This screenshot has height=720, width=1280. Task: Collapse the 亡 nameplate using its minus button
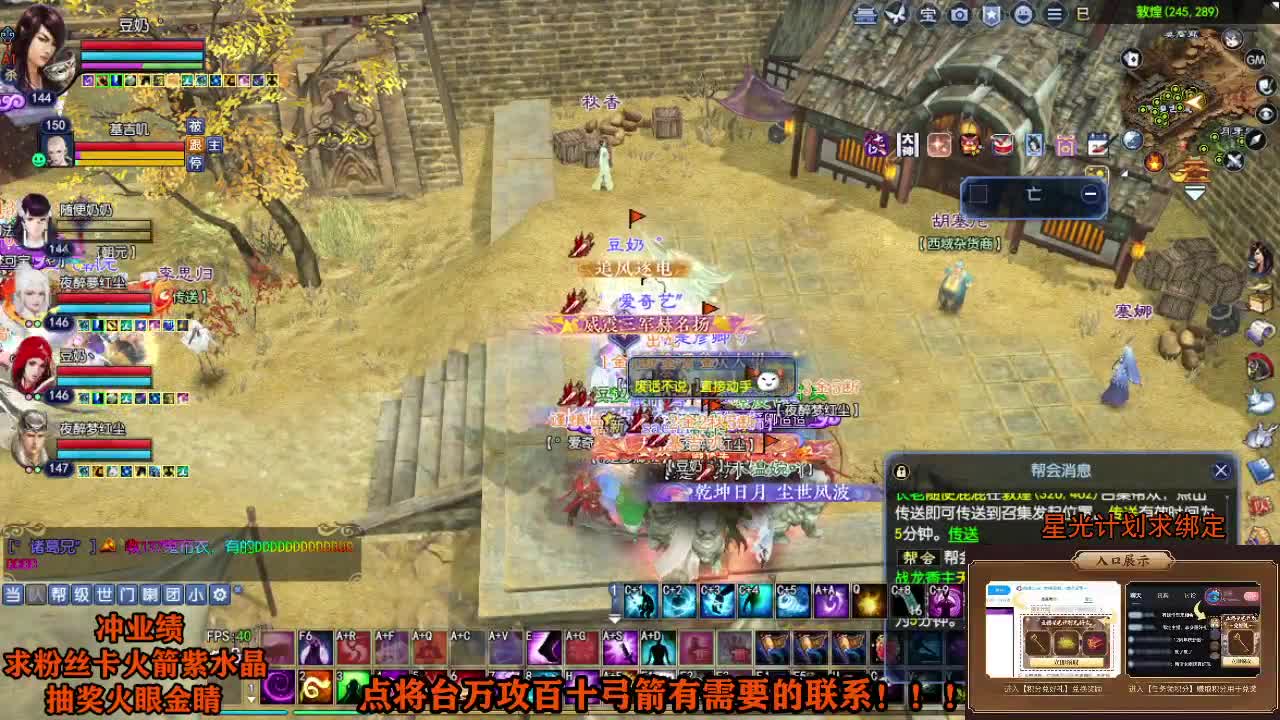pos(1091,193)
